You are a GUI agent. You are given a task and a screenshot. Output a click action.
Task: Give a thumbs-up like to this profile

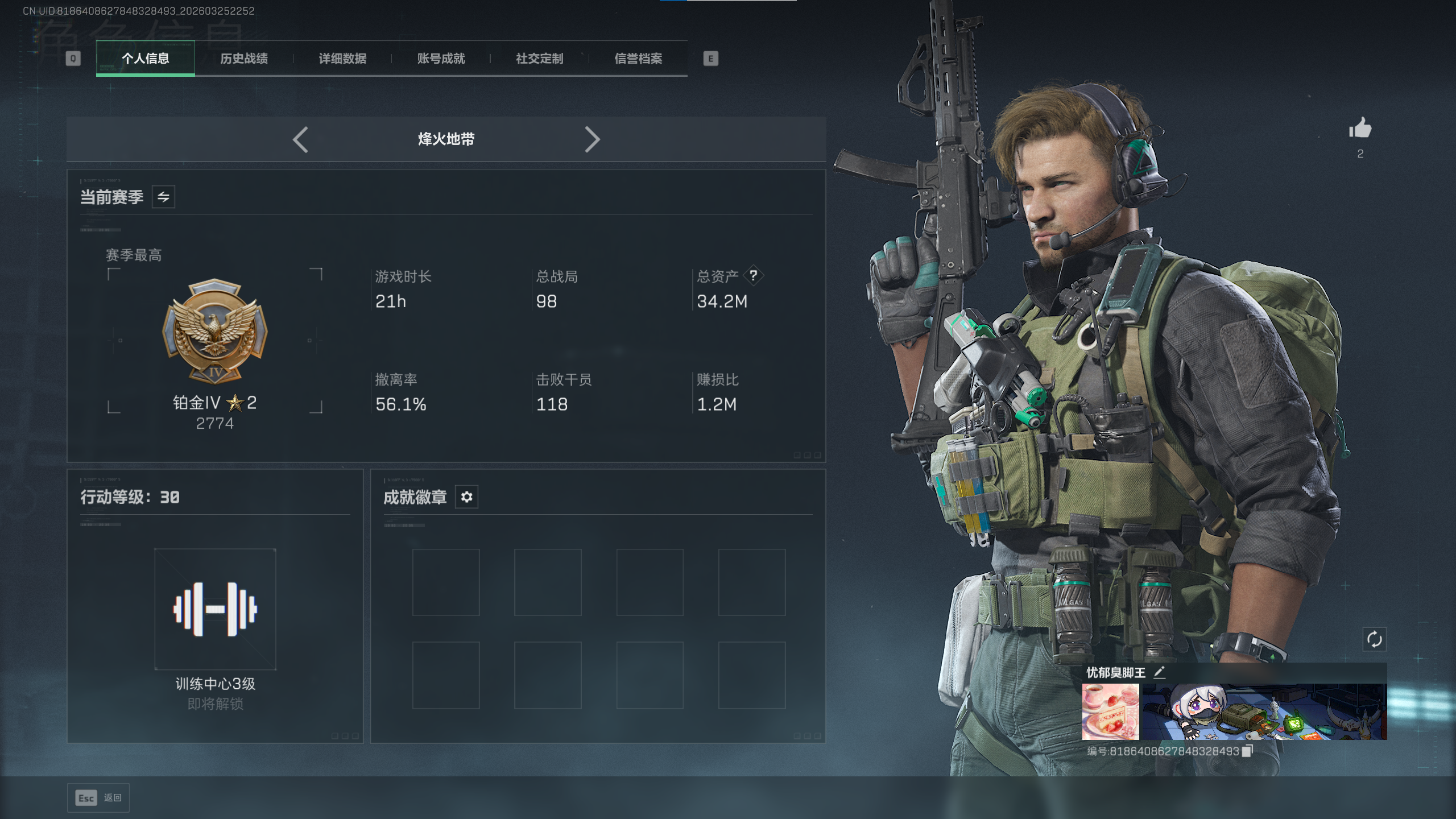coord(1360,129)
